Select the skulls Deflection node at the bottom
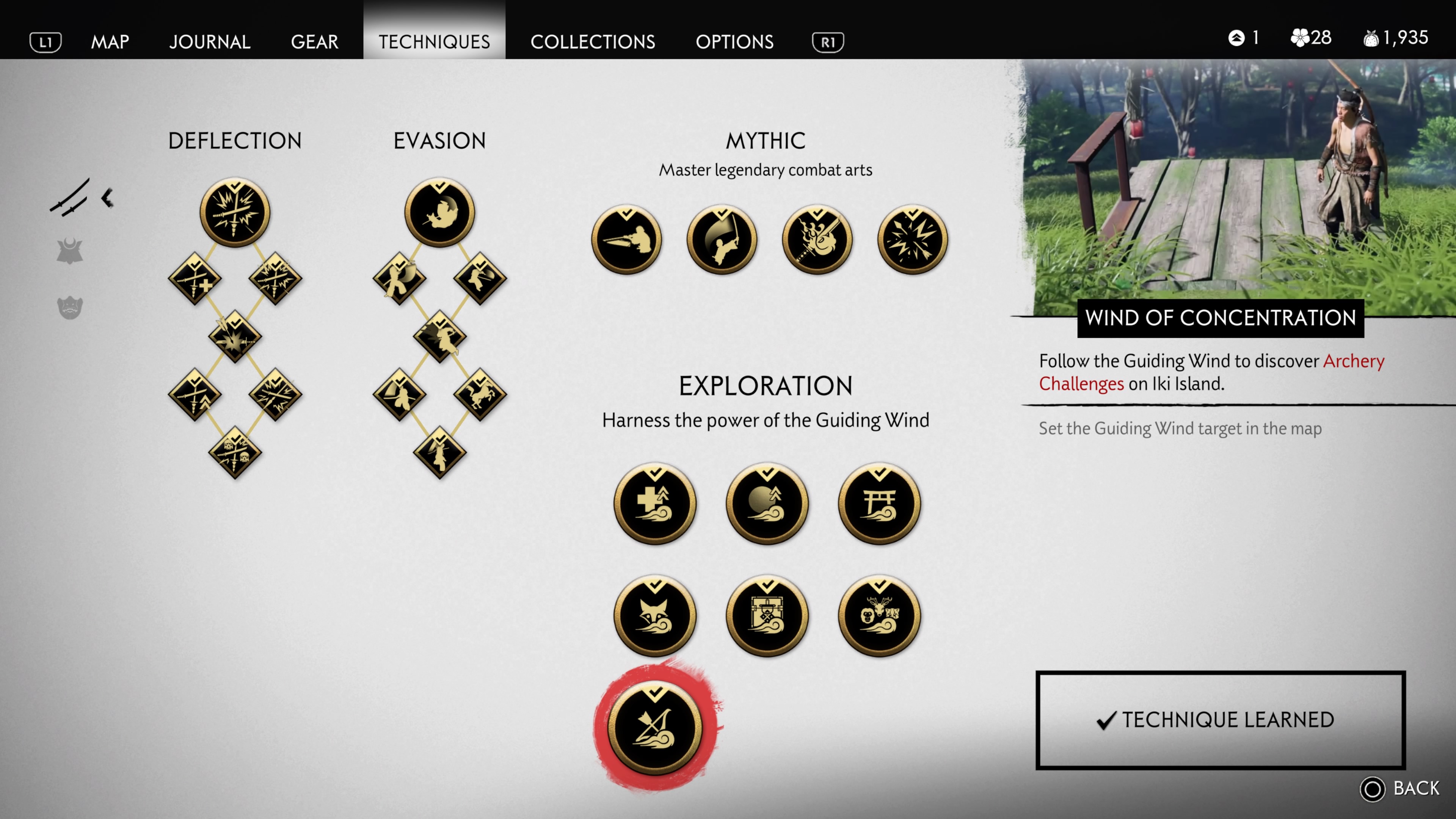 point(235,453)
